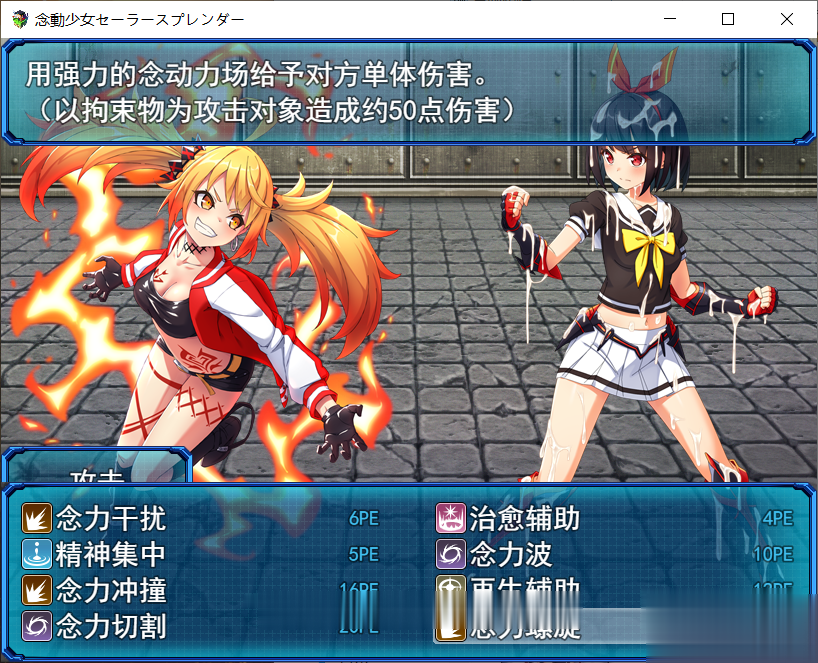Minimize the game window

point(671,19)
